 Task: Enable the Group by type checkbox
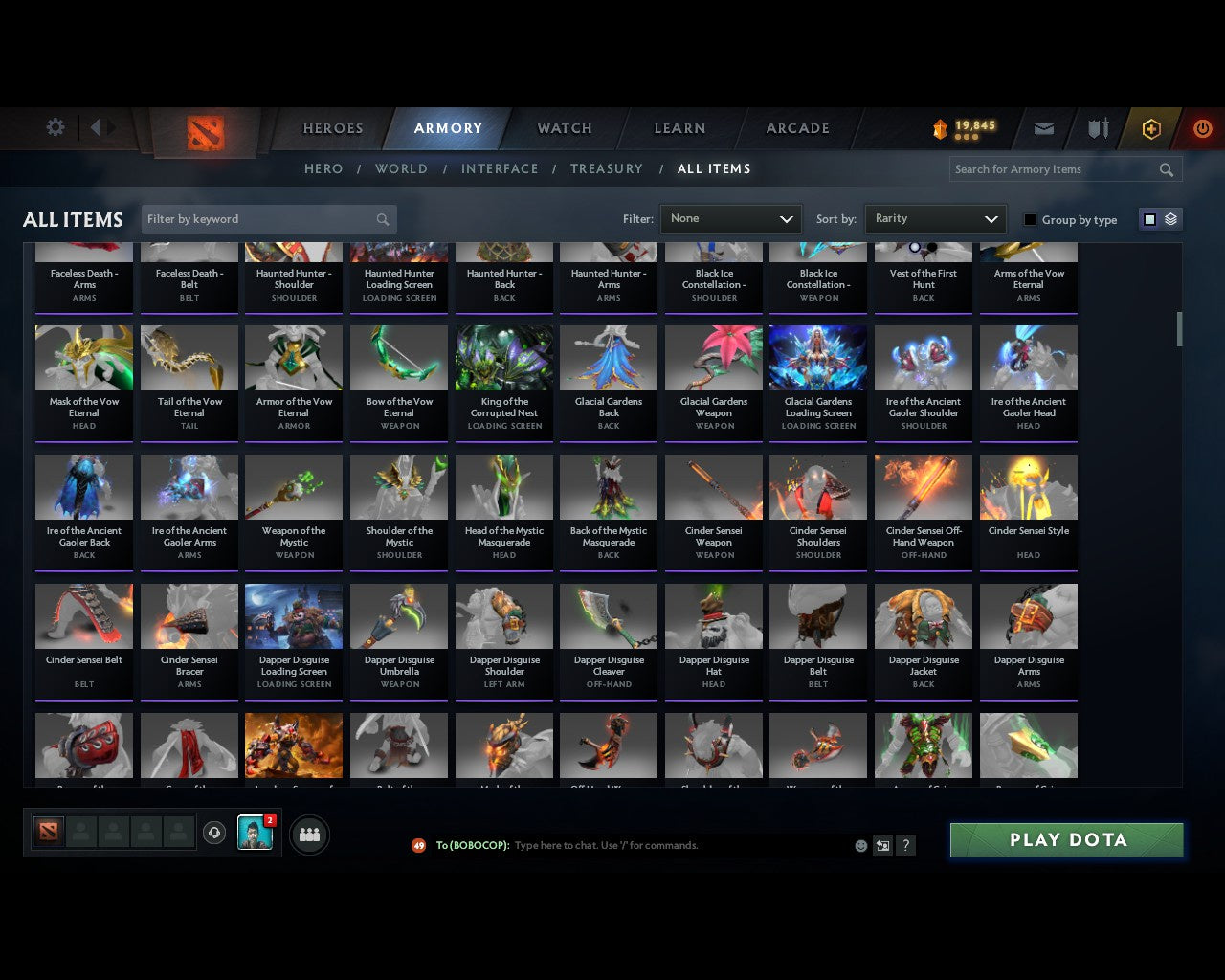pos(1030,219)
